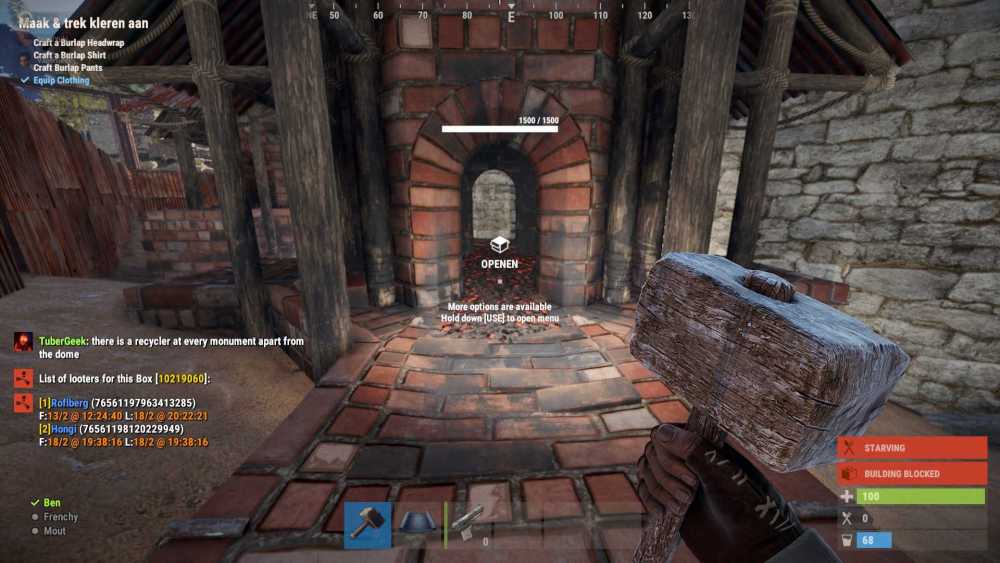Select the 'Craft a Burlap Shirt' objective
The width and height of the screenshot is (1000, 563).
[x=70, y=56]
